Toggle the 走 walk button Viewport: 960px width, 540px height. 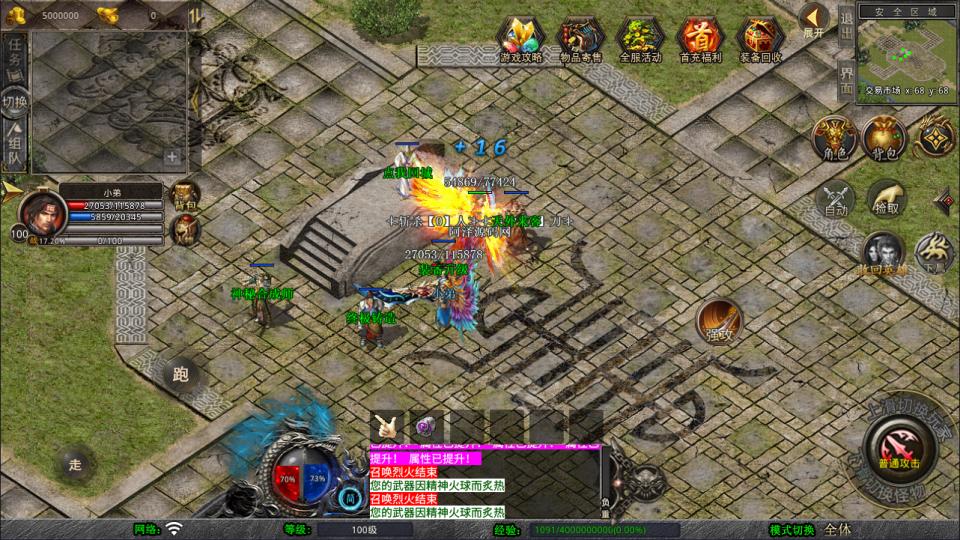[x=75, y=464]
